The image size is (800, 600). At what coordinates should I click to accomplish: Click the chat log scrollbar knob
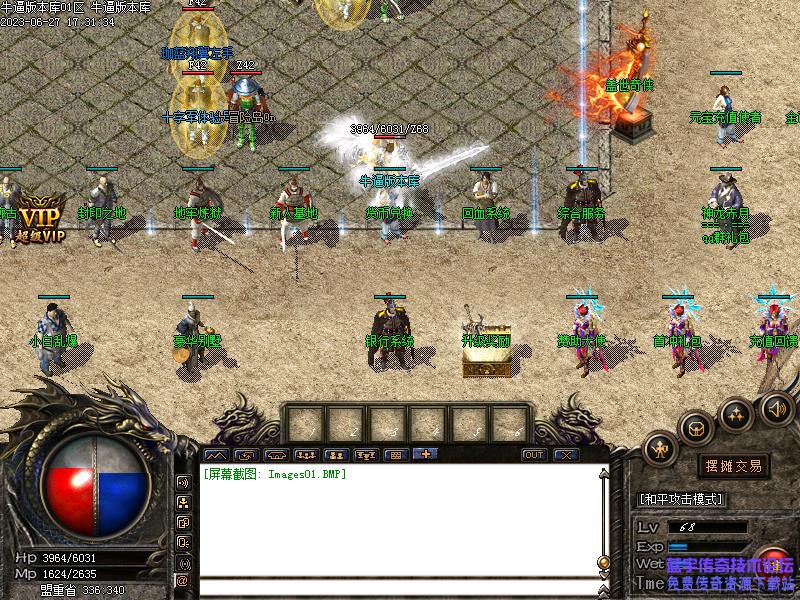(602, 561)
